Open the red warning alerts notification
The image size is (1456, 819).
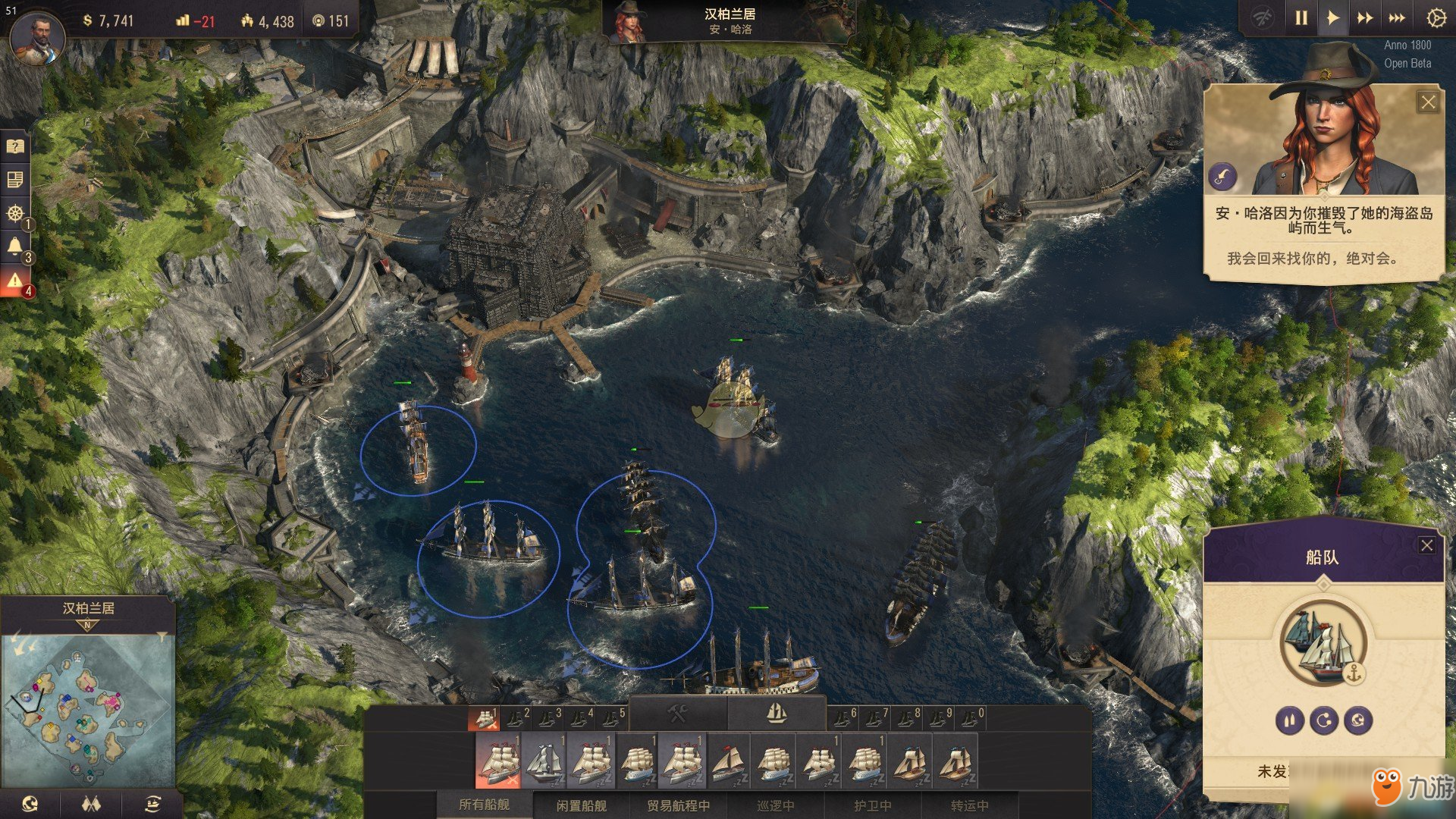[14, 280]
